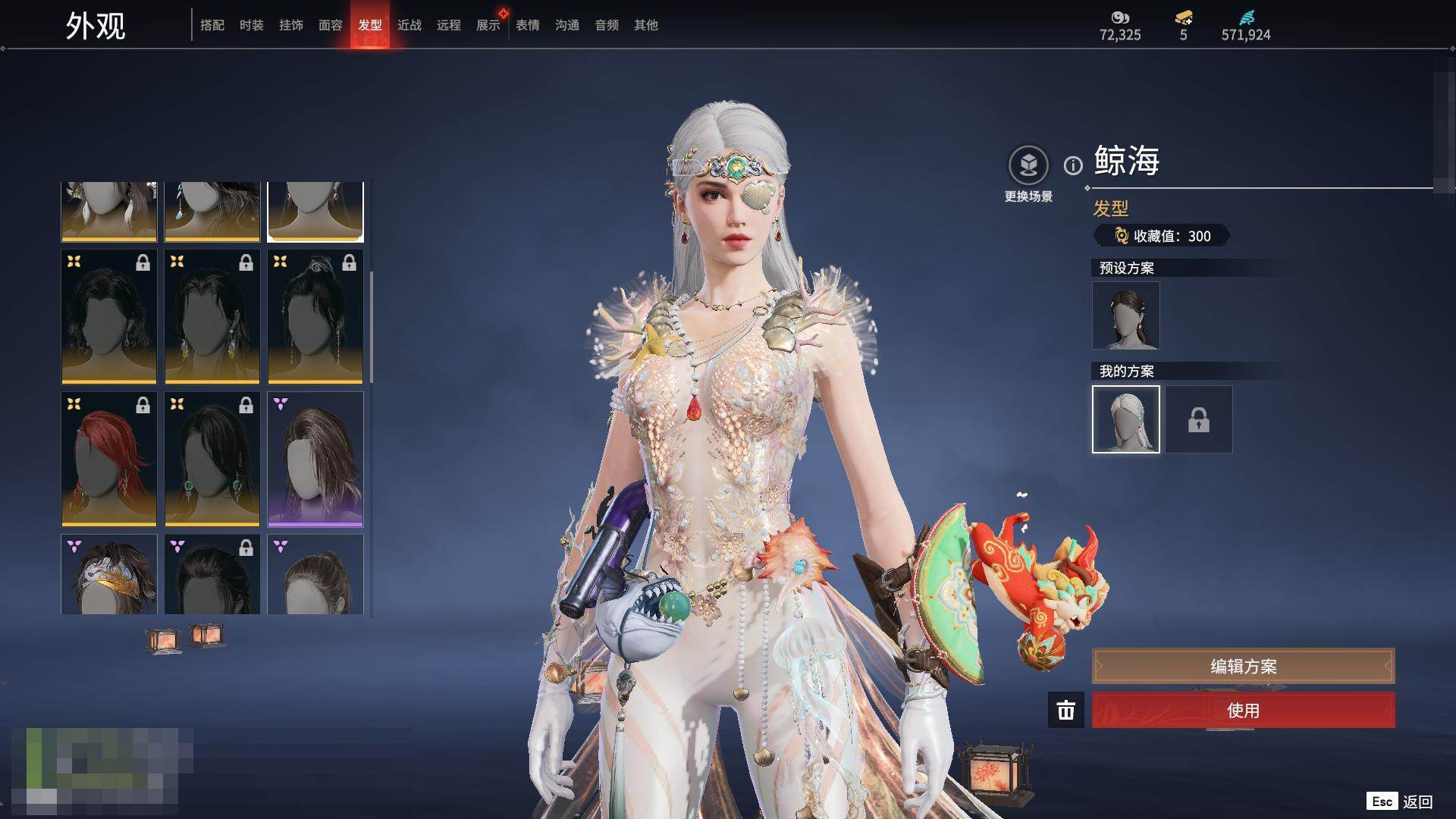Switch to the 时装 tab
This screenshot has width=1456, height=819.
click(x=251, y=25)
